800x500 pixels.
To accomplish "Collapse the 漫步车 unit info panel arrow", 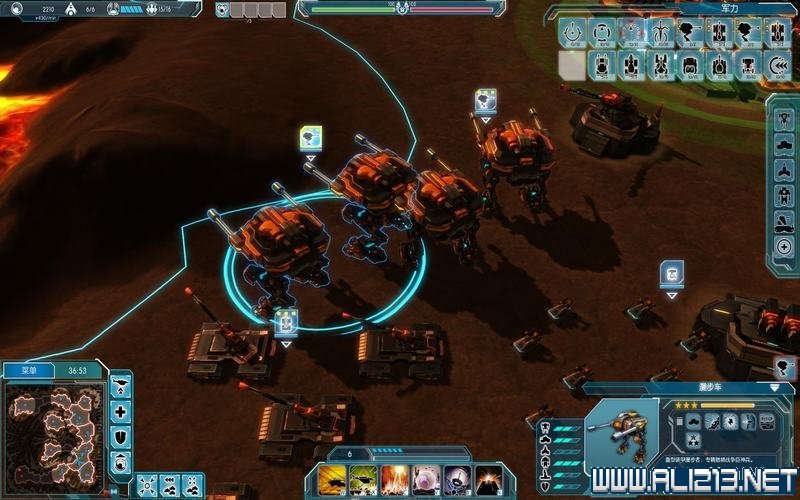I will click(x=774, y=387).
